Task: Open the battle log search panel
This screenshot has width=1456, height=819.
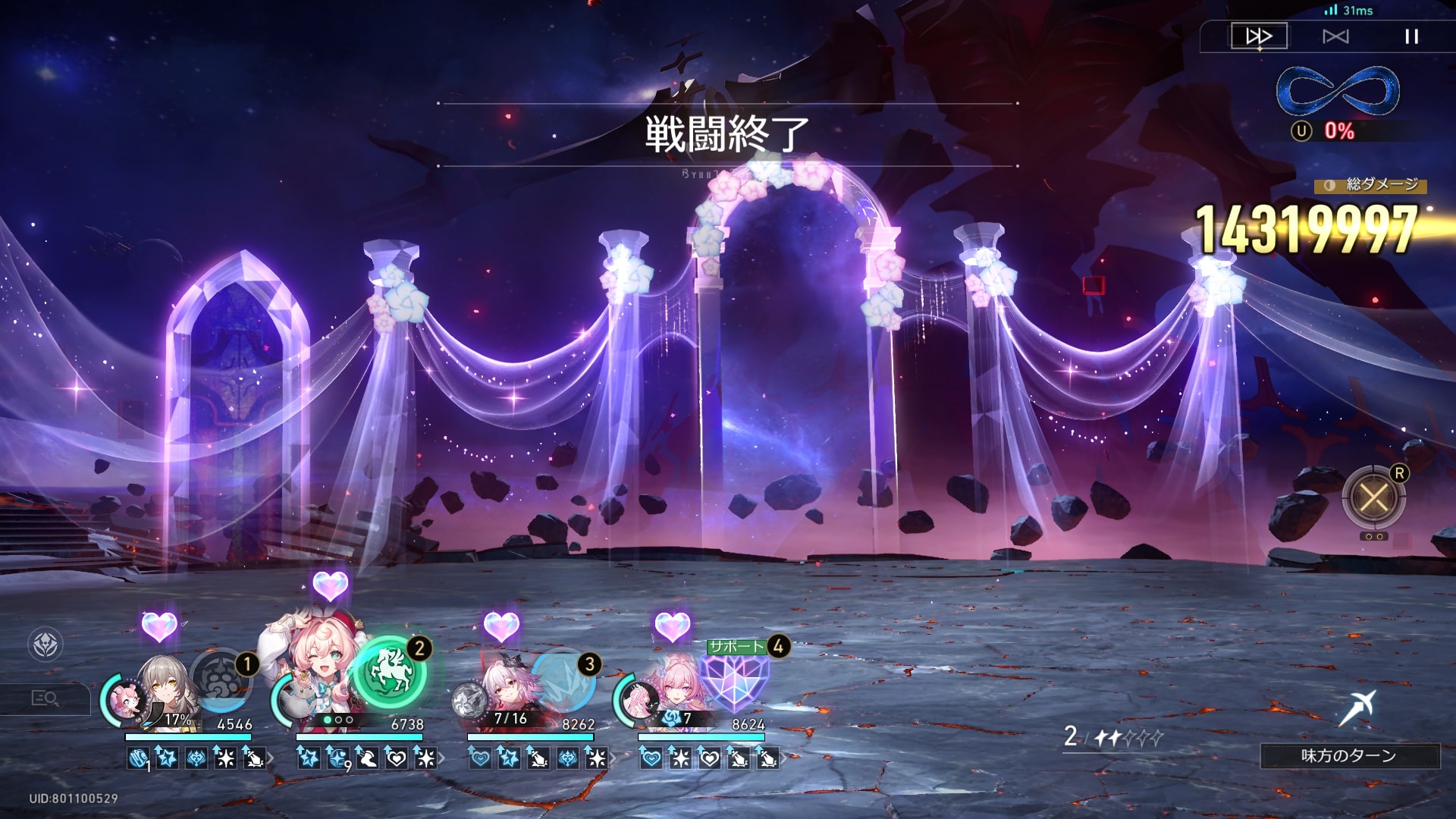Action: coord(45,698)
